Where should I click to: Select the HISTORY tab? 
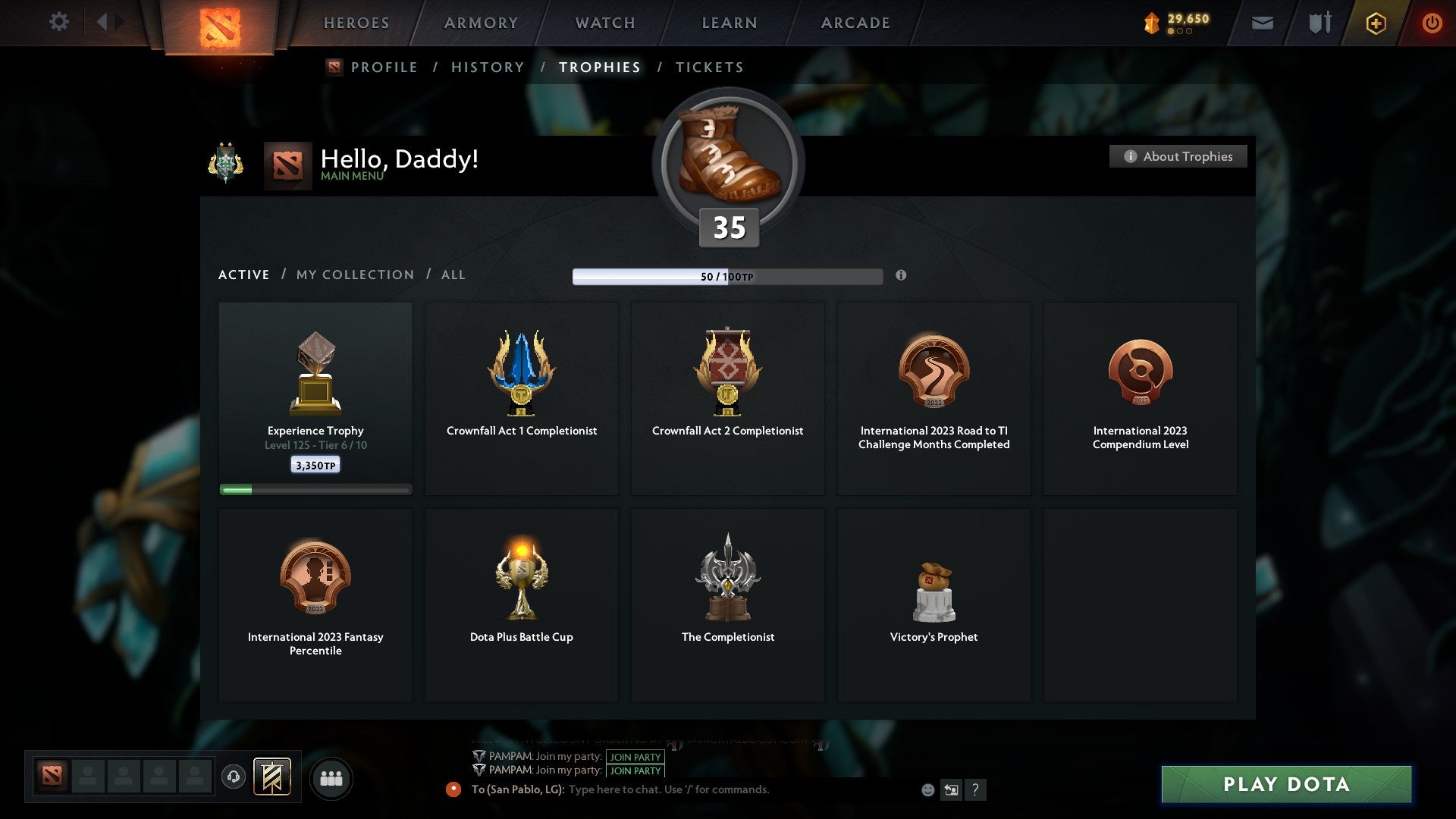[488, 67]
